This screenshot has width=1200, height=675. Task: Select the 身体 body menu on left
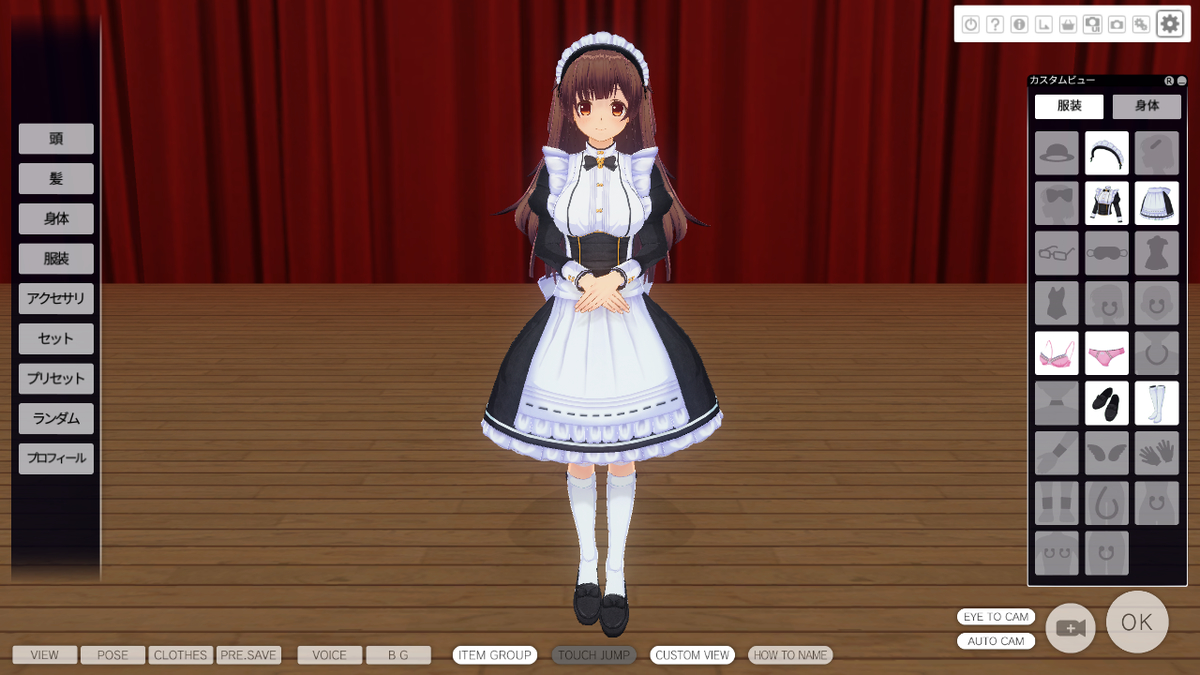pos(56,219)
